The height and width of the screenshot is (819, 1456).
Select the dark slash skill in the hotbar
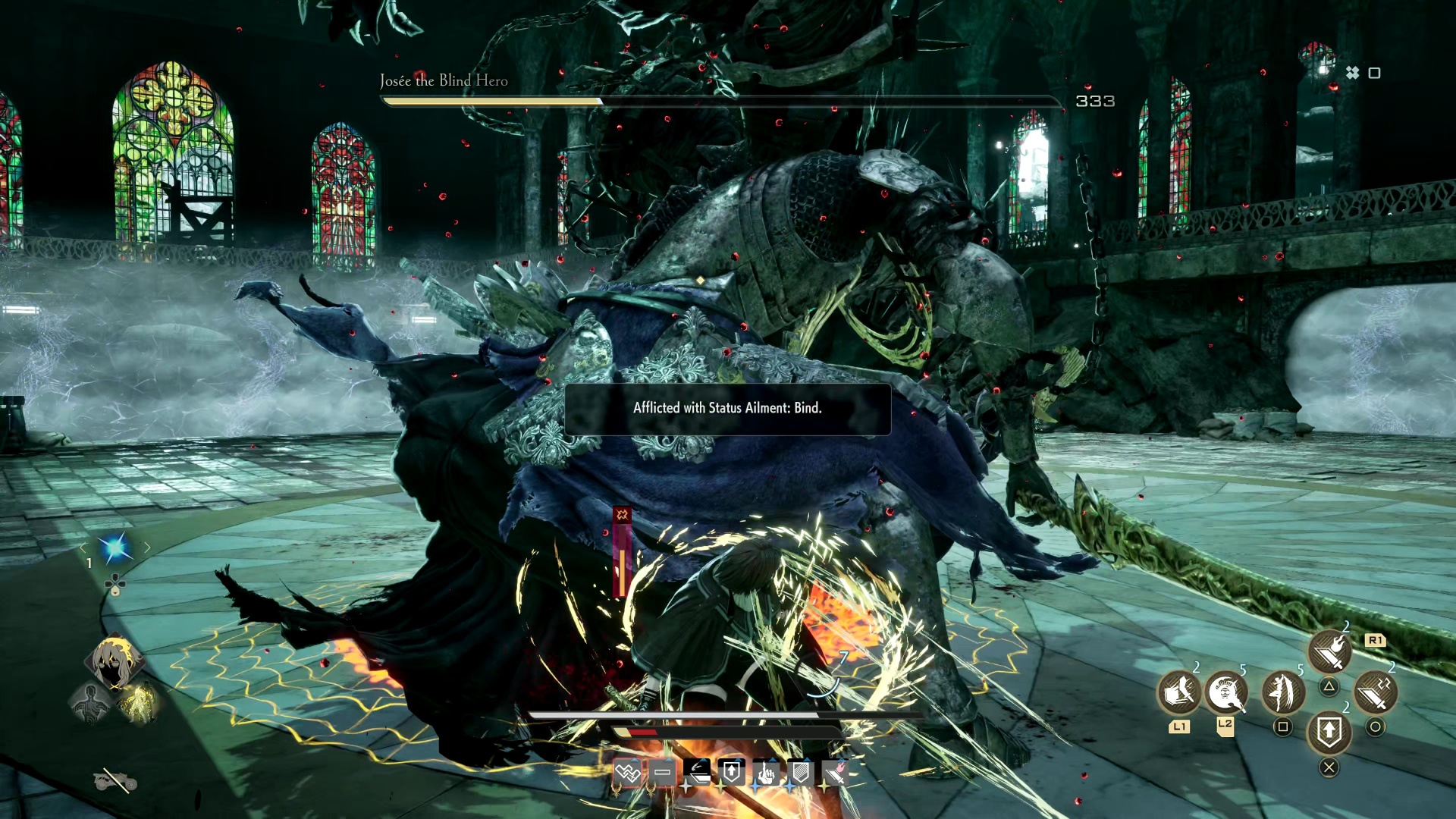click(696, 770)
